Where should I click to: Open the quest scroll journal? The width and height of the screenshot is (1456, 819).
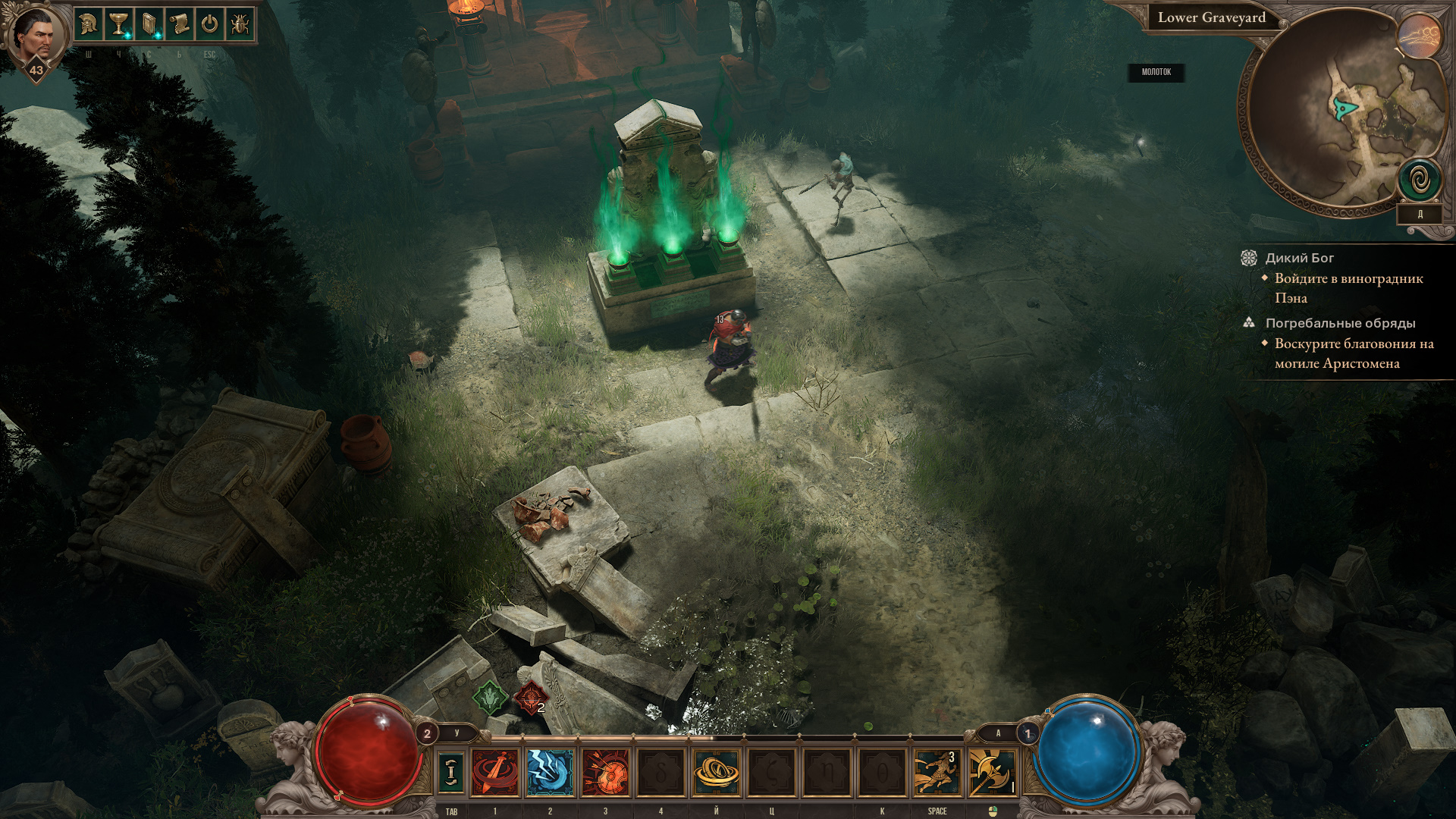pos(180,25)
